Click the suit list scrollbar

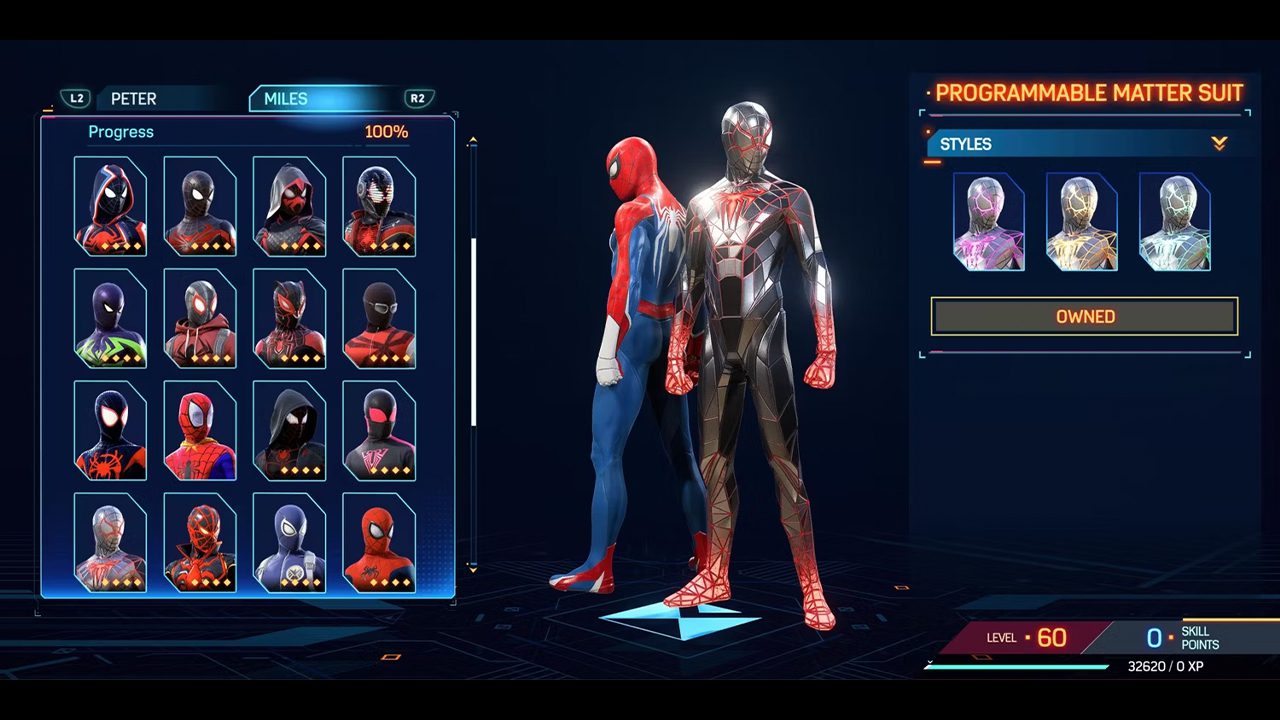(473, 330)
